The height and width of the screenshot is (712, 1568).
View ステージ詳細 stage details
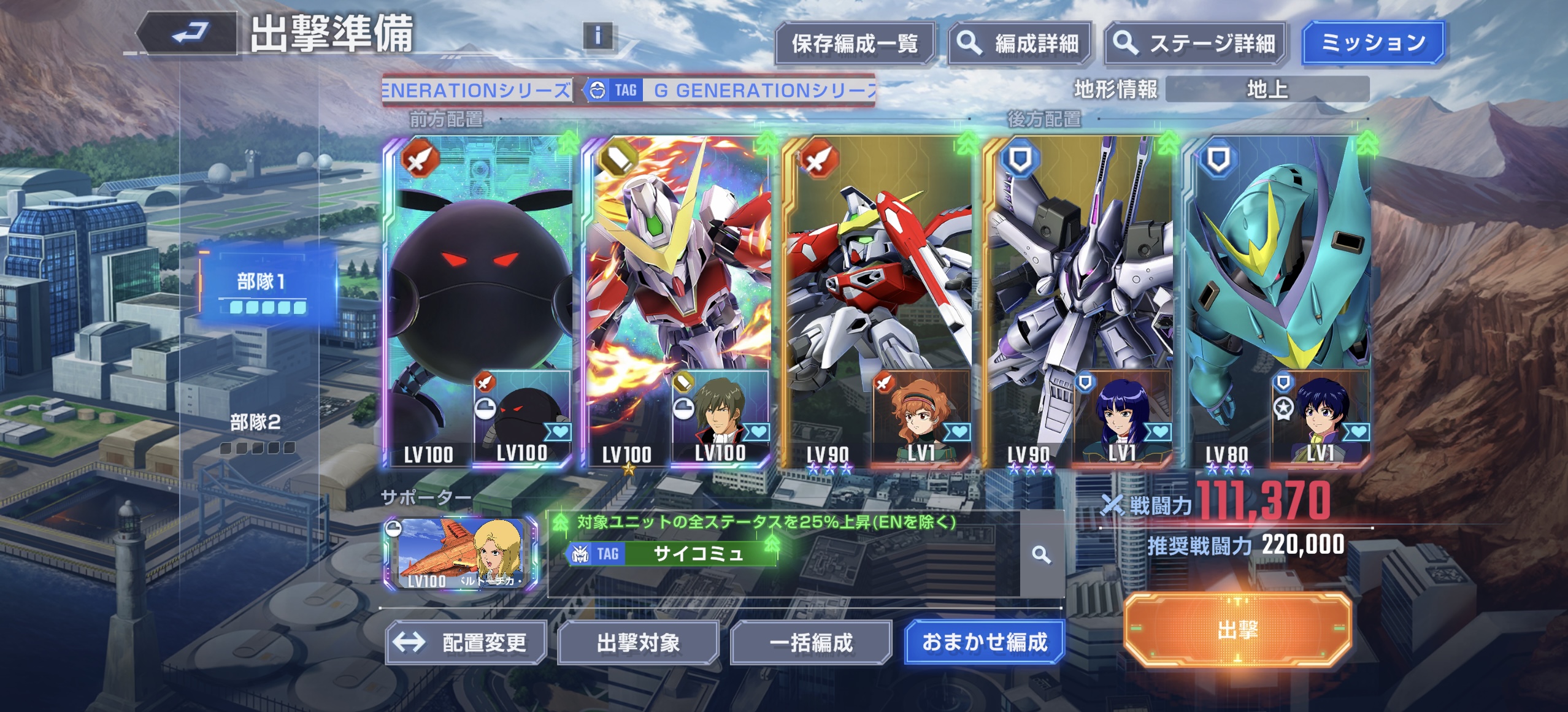click(x=1194, y=44)
